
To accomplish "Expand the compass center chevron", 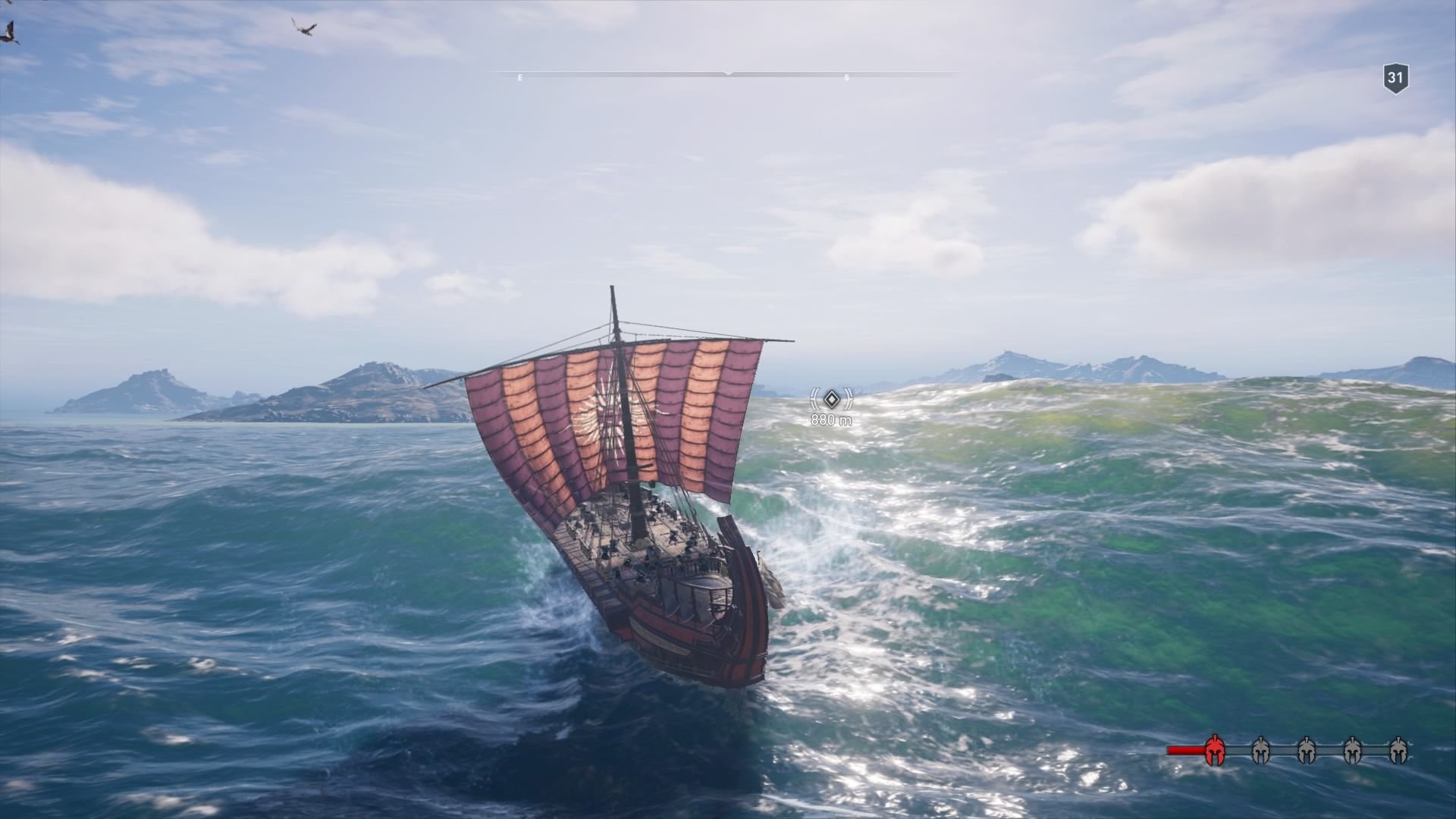I will [x=728, y=74].
